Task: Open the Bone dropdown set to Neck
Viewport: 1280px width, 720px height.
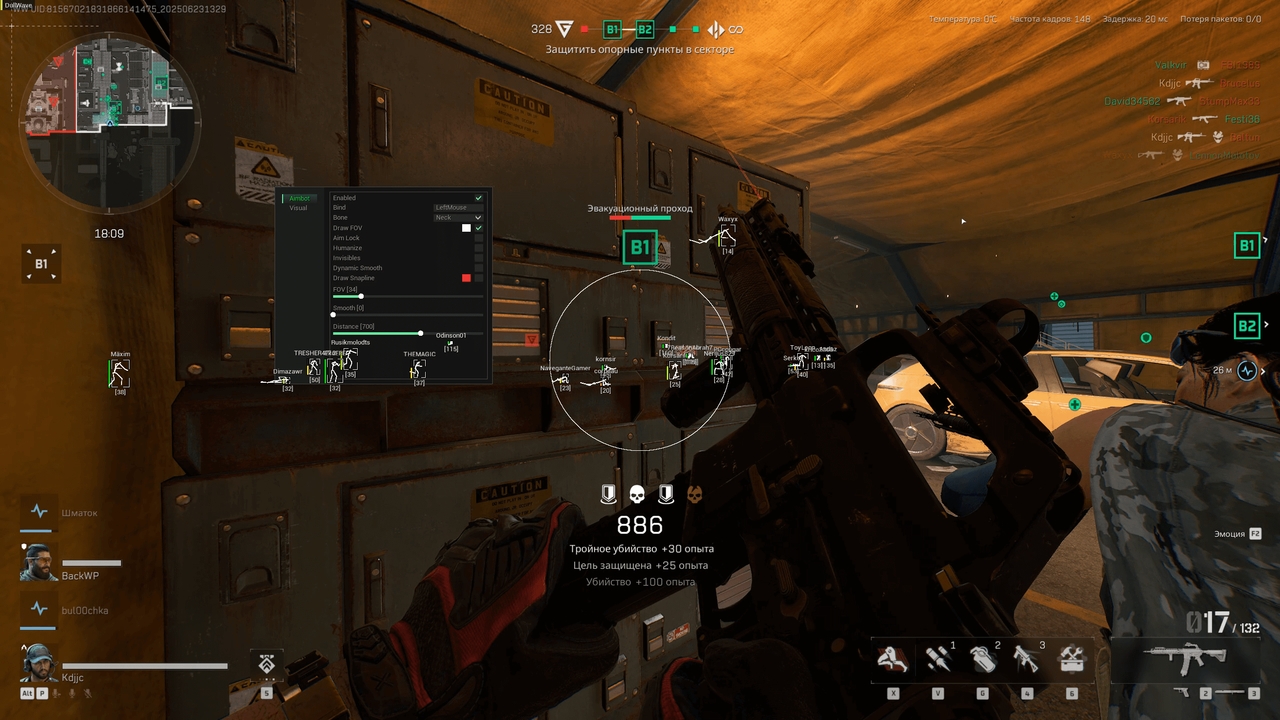Action: click(x=457, y=217)
